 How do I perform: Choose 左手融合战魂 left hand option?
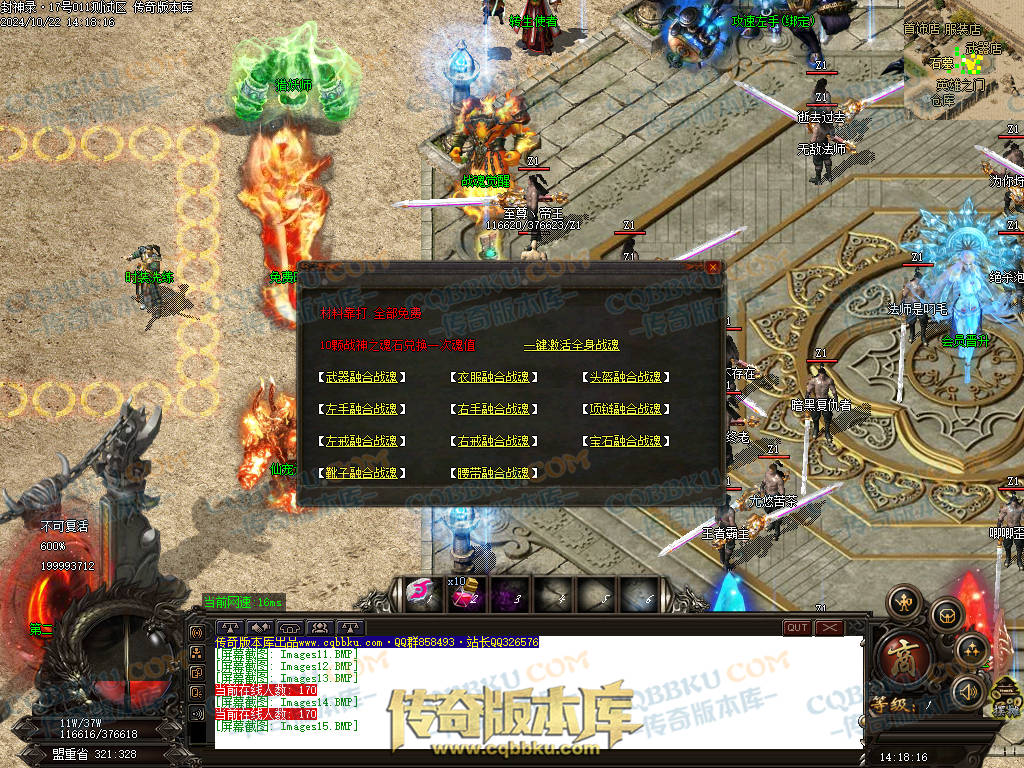361,409
